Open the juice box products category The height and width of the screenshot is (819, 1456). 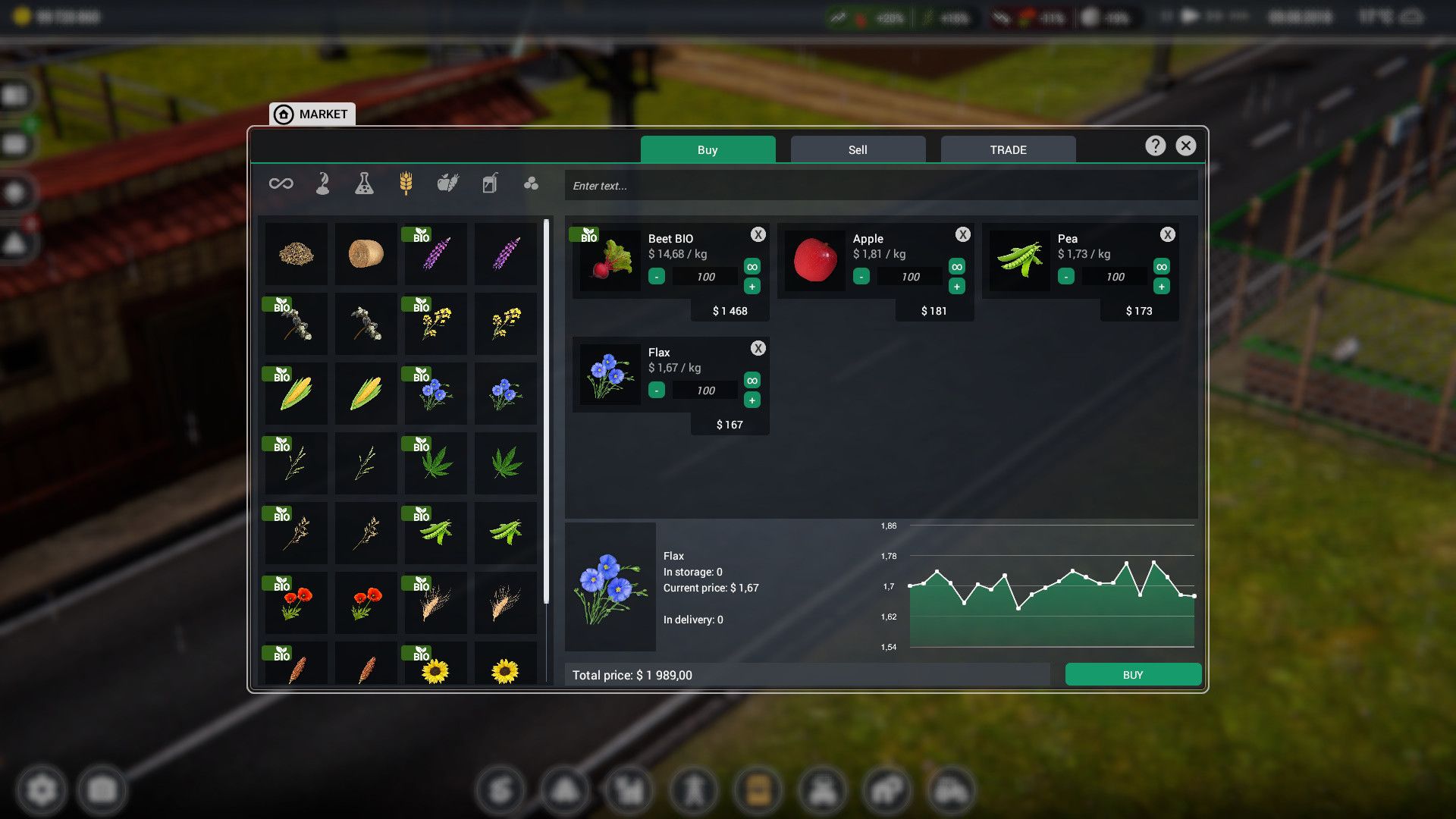pos(489,183)
